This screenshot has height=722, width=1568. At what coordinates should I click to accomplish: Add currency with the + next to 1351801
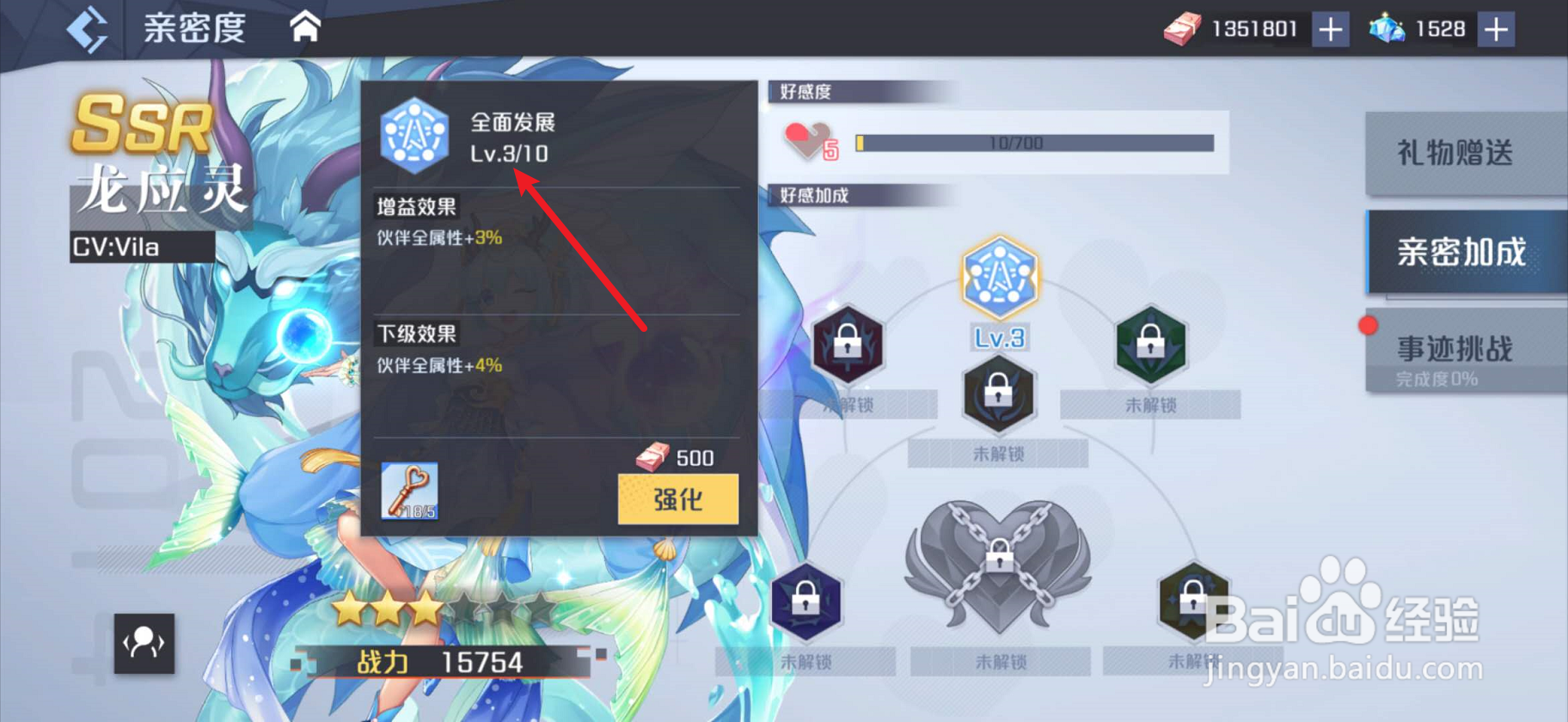1332,28
